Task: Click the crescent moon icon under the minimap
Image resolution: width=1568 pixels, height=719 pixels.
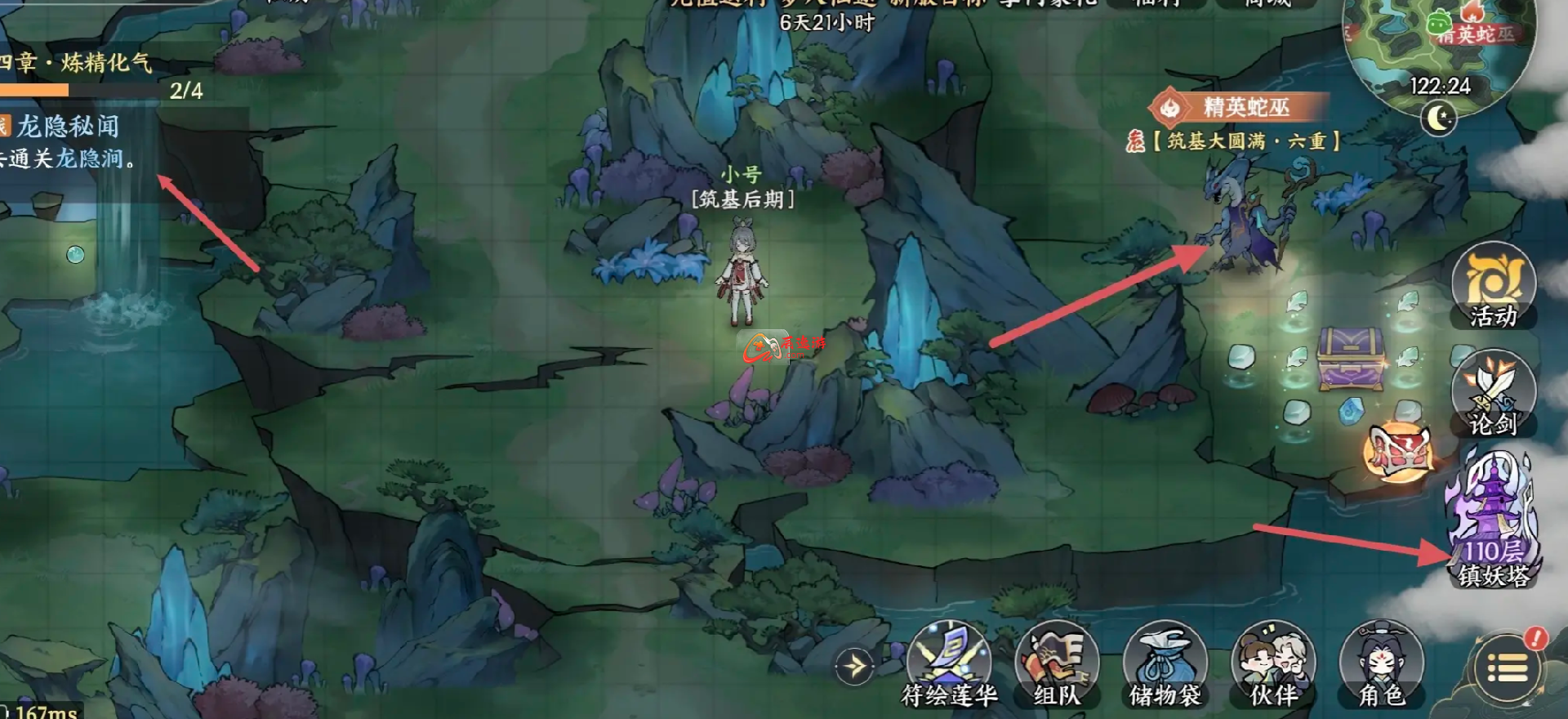Action: point(1438,119)
